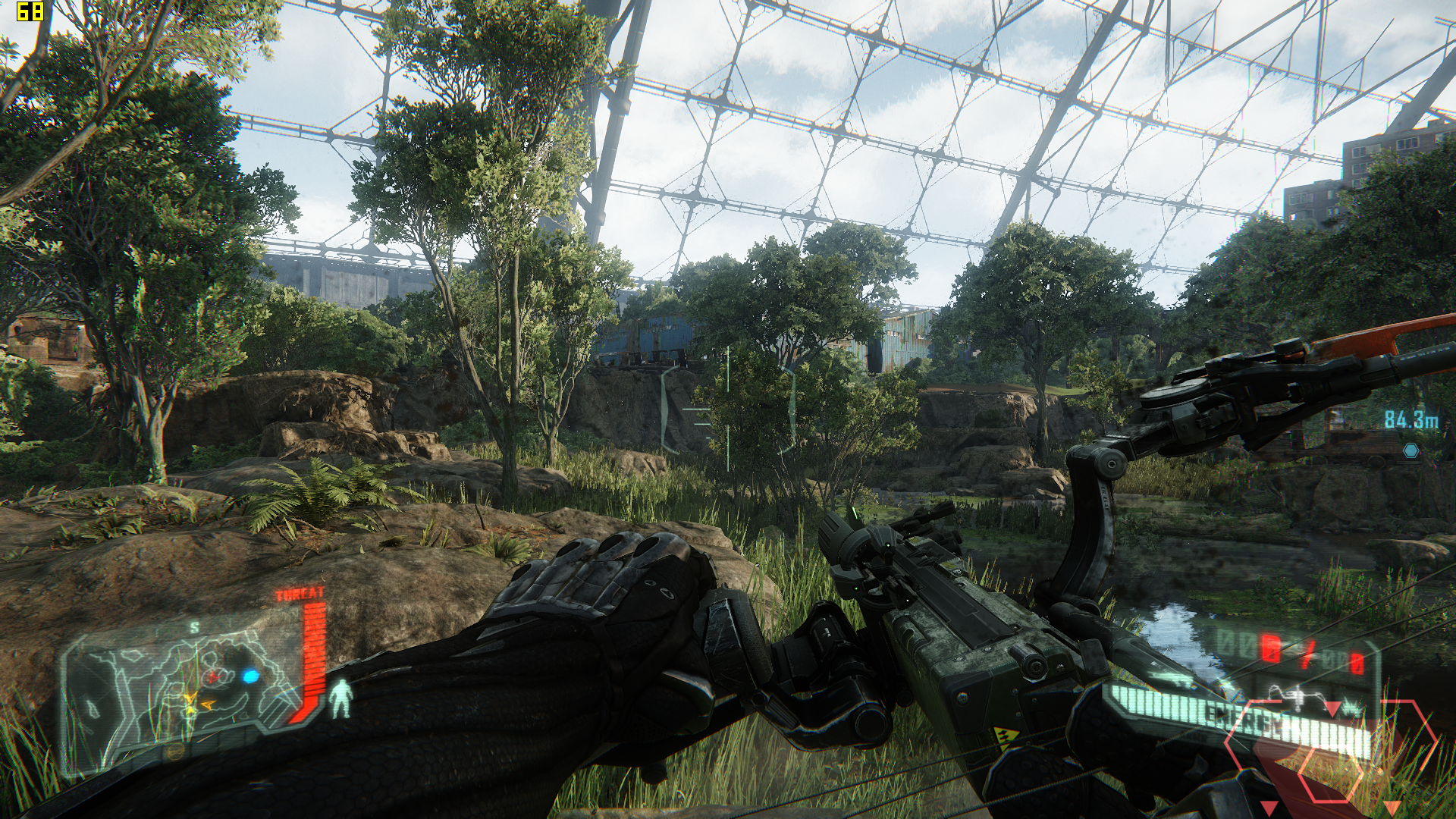Select the blue objective marker on minimap
The width and height of the screenshot is (1456, 819).
(249, 676)
